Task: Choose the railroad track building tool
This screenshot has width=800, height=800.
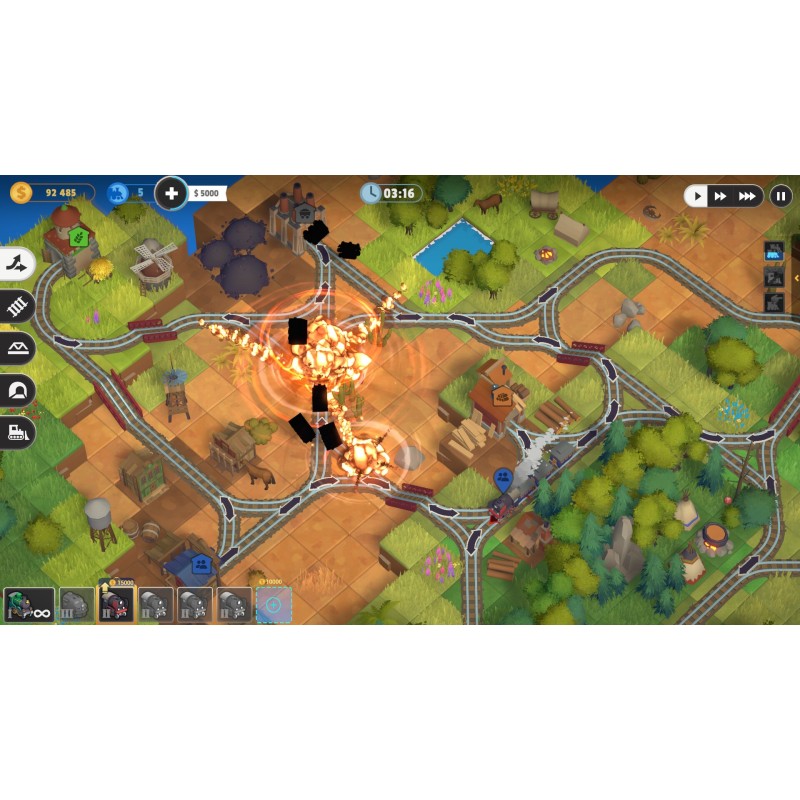Action: click(x=17, y=307)
